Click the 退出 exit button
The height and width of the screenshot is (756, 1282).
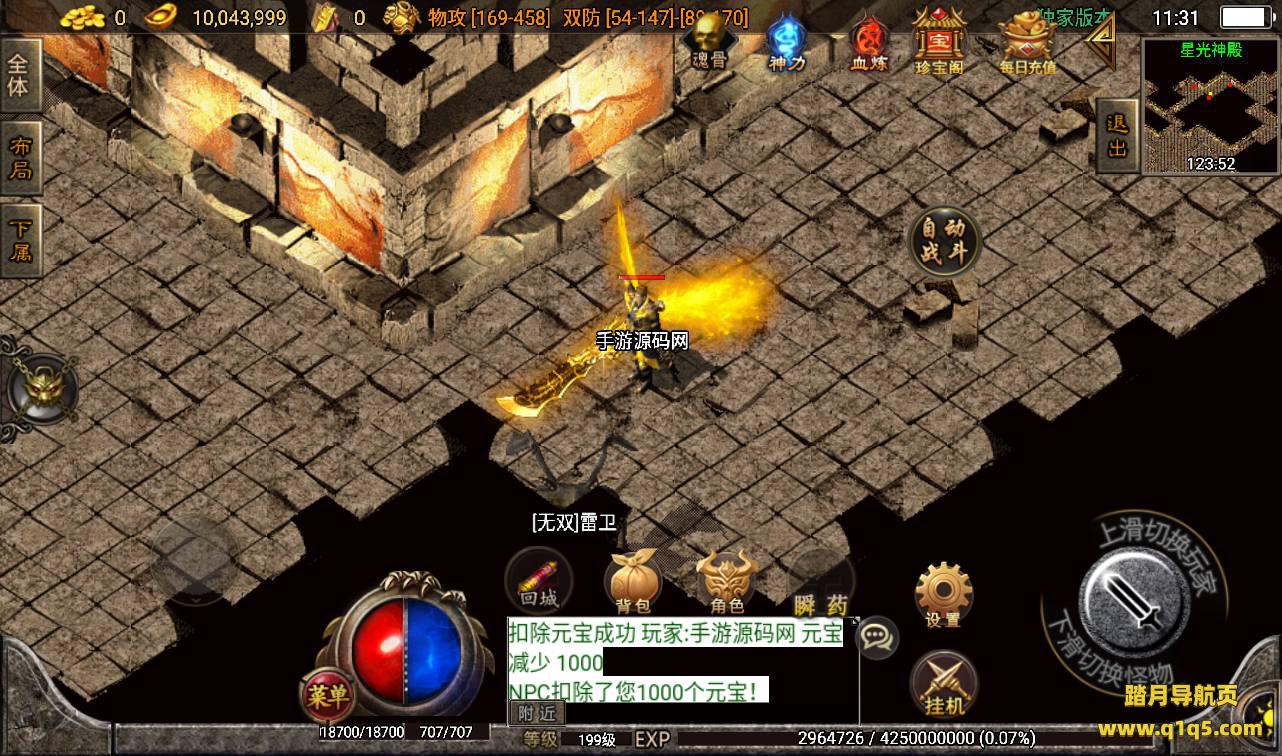pos(1117,136)
